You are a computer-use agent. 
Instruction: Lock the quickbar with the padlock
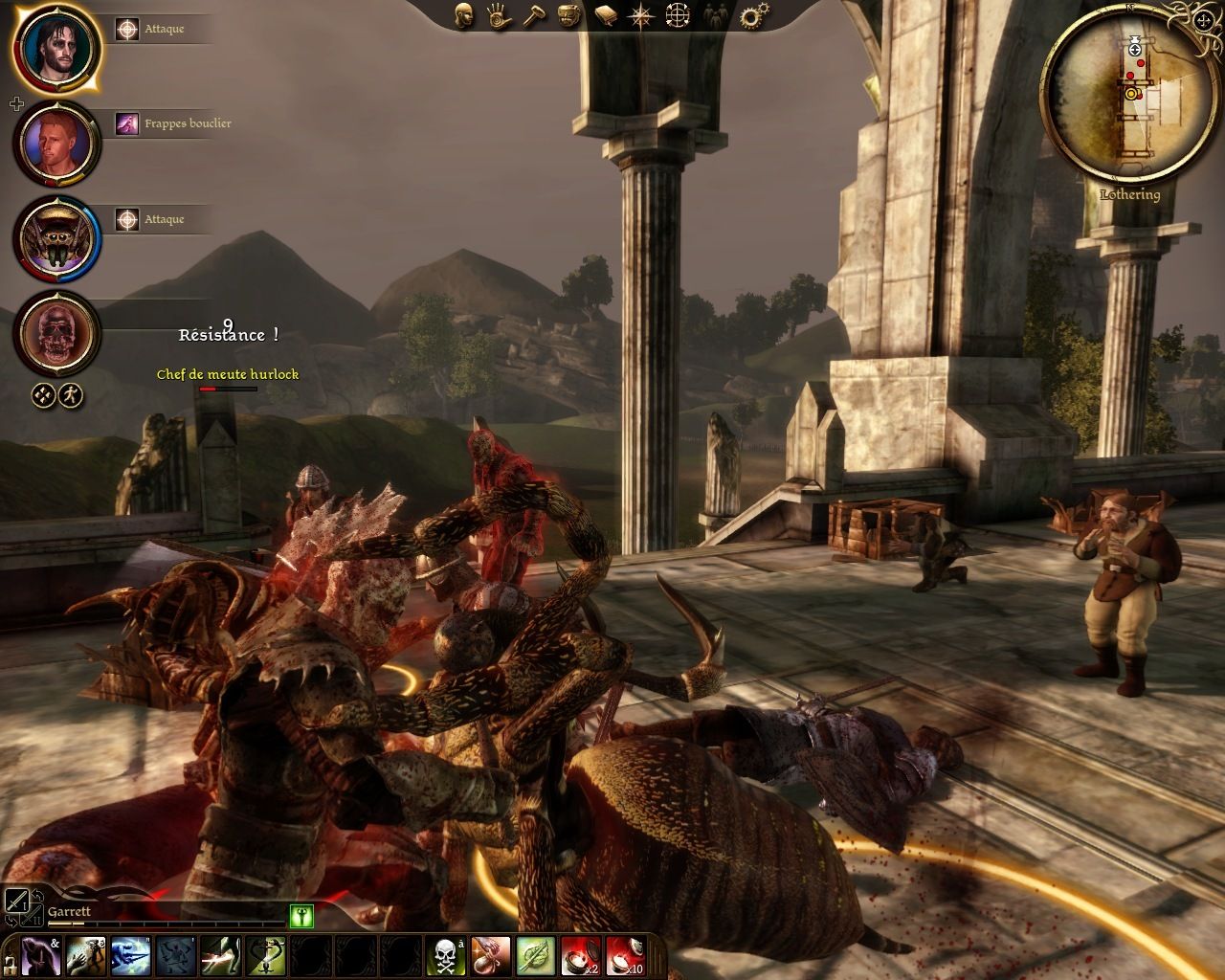pyautogui.click(x=9, y=970)
